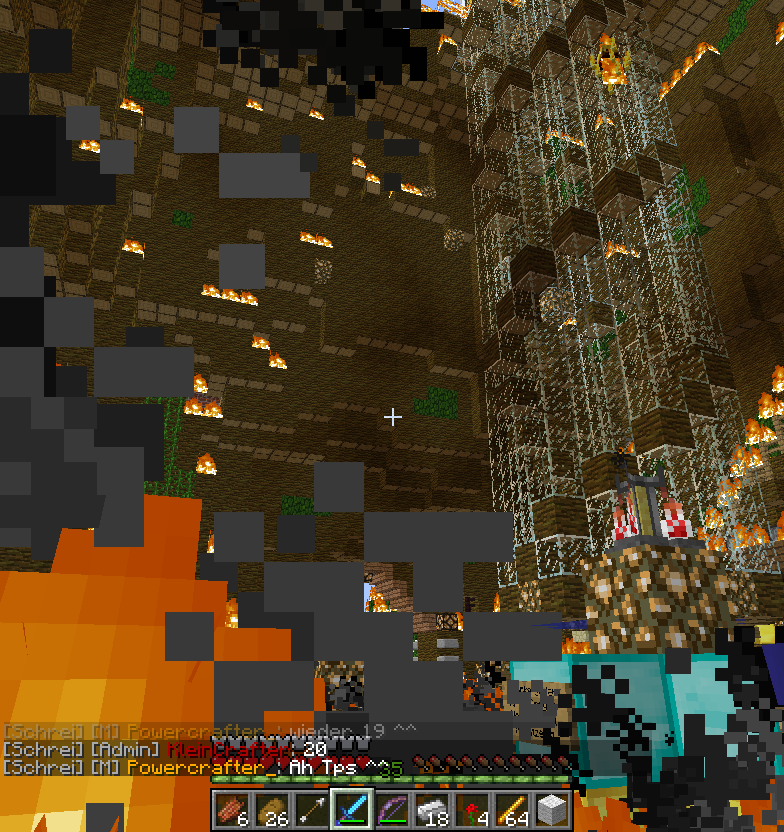The height and width of the screenshot is (832, 784).
Task: Click Powercrafter_'s latest chat message
Action: [200, 767]
